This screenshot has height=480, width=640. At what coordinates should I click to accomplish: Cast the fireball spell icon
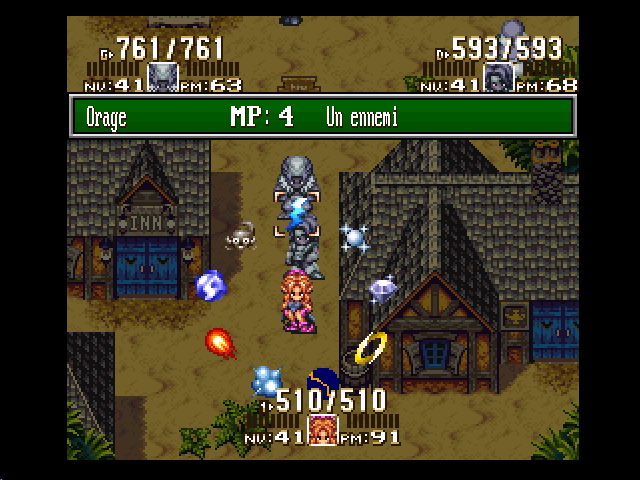pyautogui.click(x=219, y=343)
